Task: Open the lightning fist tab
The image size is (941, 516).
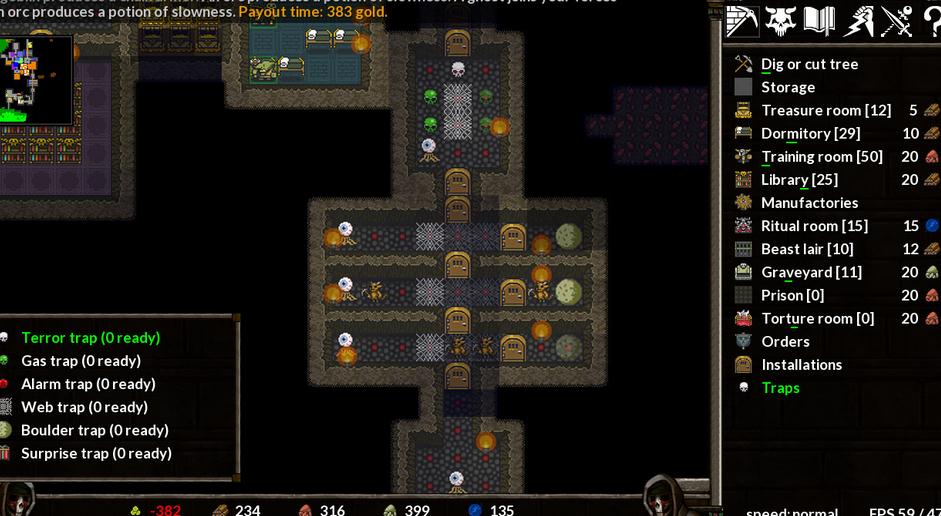Action: click(x=858, y=20)
